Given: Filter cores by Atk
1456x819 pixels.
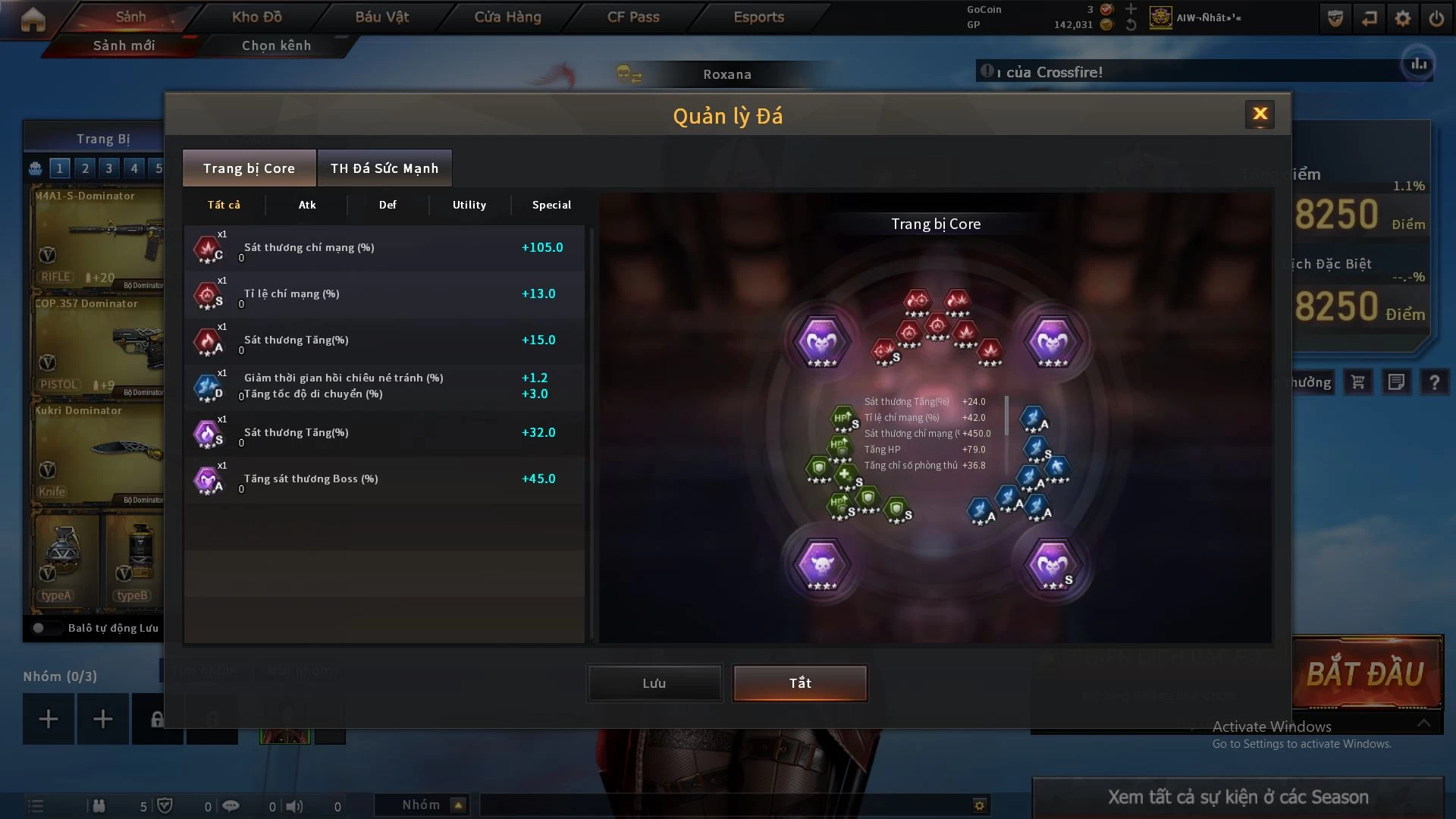Looking at the screenshot, I should (x=307, y=205).
